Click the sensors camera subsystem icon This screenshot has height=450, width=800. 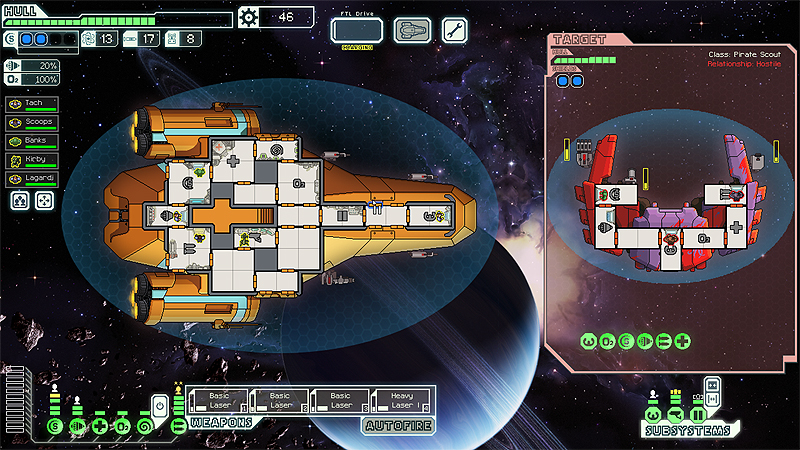(x=676, y=415)
